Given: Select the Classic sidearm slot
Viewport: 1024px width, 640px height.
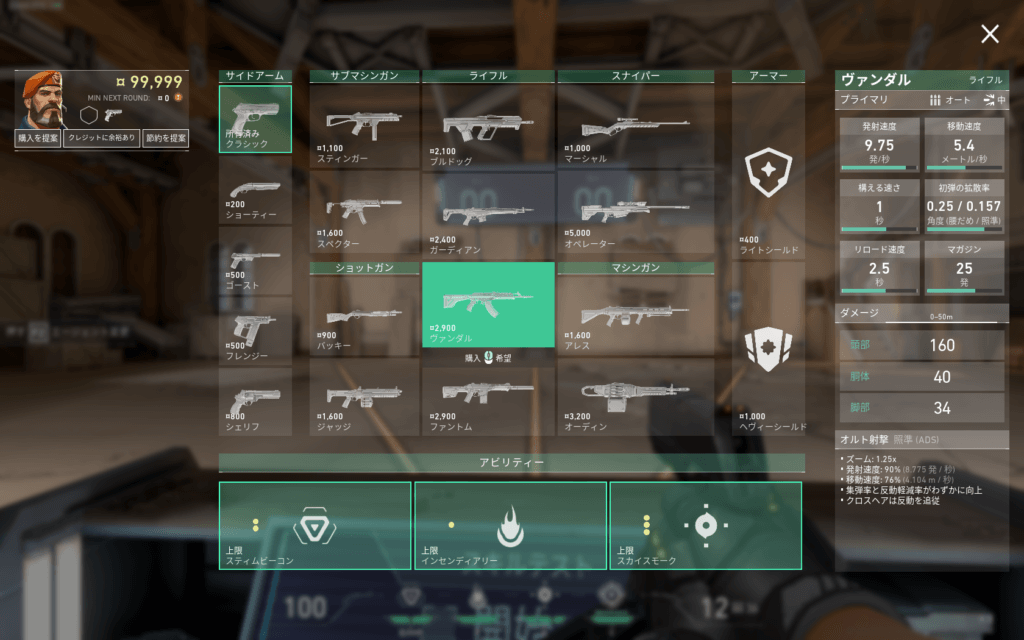Looking at the screenshot, I should 255,119.
